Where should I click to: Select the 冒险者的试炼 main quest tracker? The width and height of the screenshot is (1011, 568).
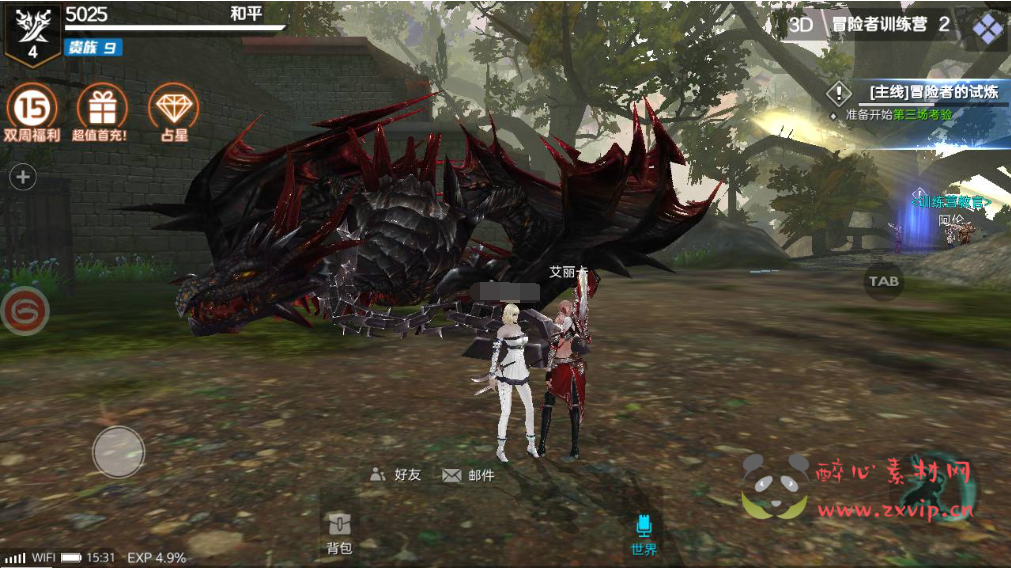click(x=920, y=93)
